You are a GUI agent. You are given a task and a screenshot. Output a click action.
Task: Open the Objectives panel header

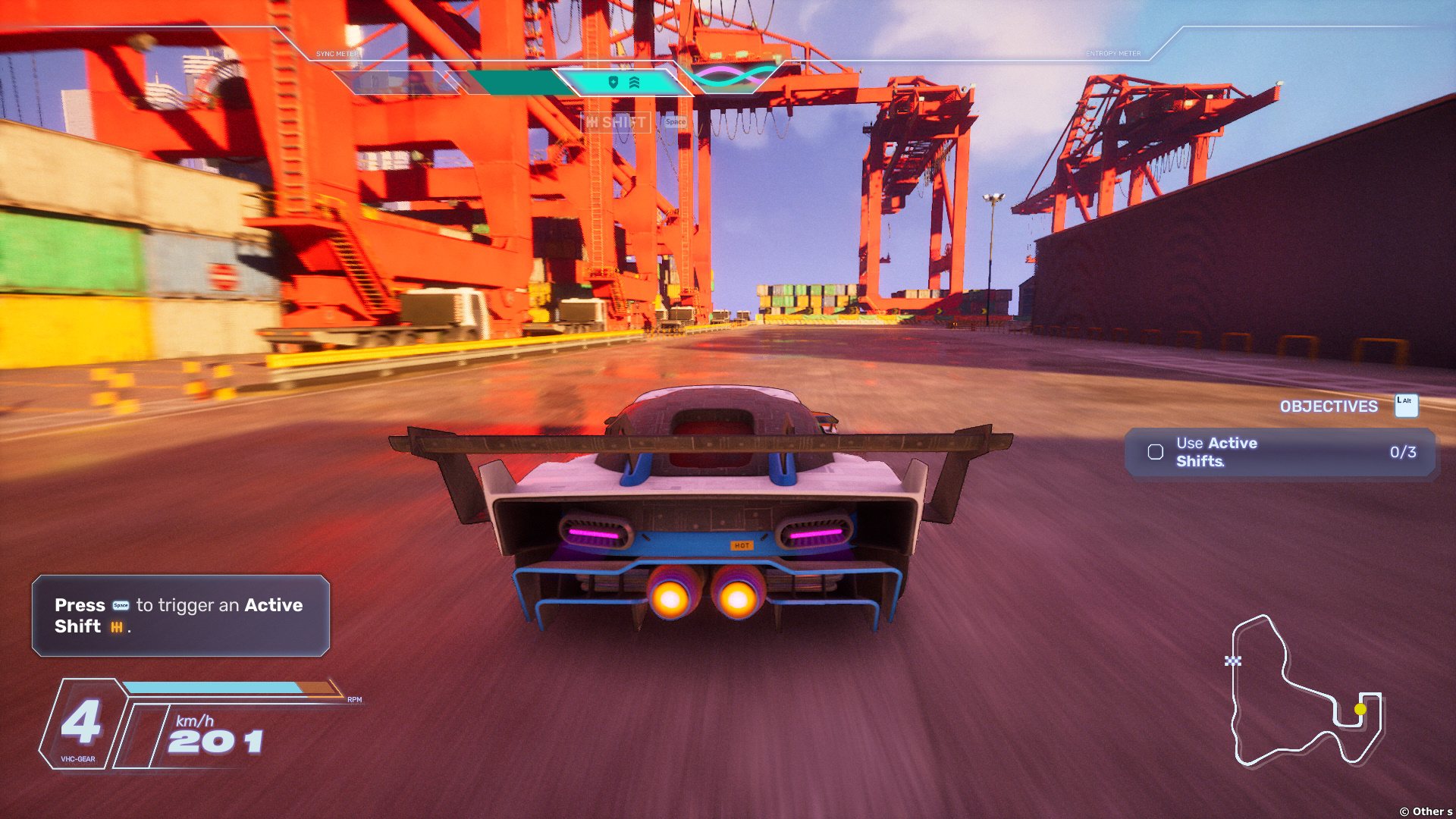[1329, 406]
